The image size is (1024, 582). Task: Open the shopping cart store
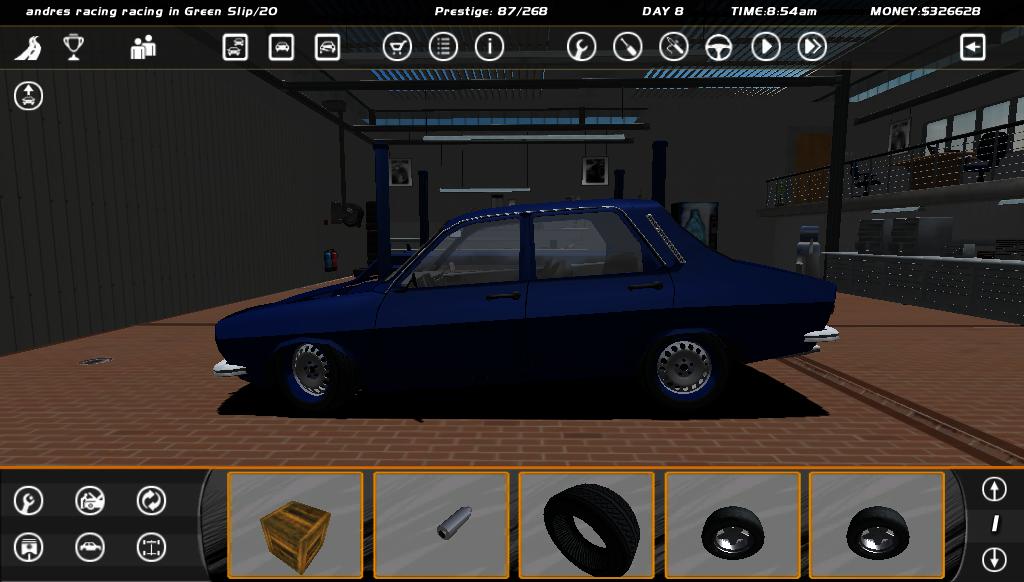click(x=397, y=47)
